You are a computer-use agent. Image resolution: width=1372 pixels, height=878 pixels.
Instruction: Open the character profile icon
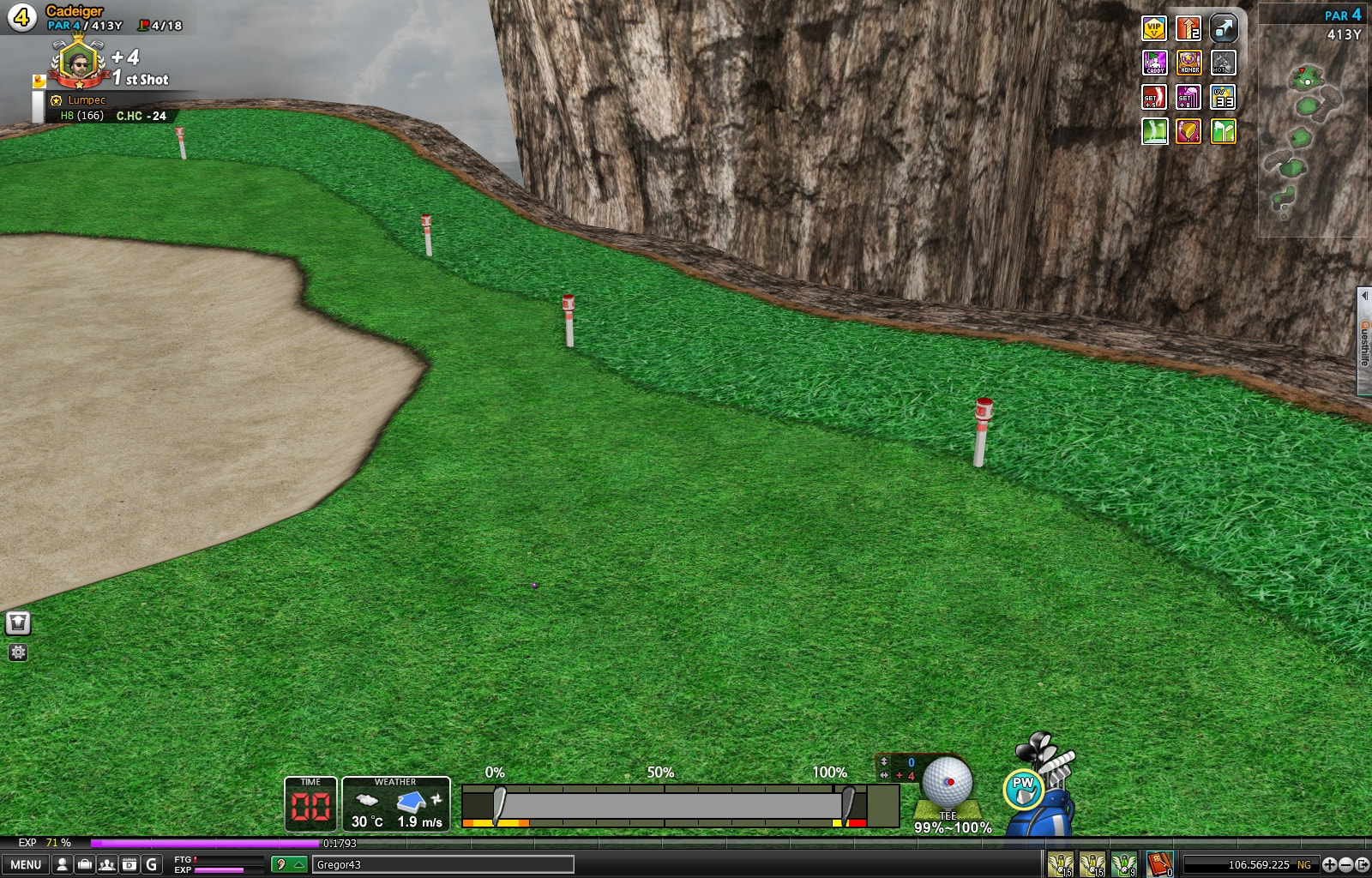(x=62, y=864)
